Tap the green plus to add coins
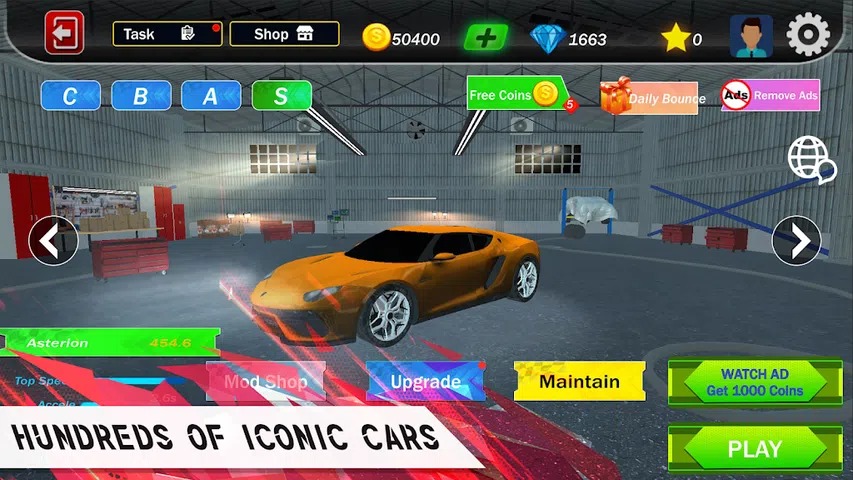Screen dimensions: 853x480 (x=485, y=38)
